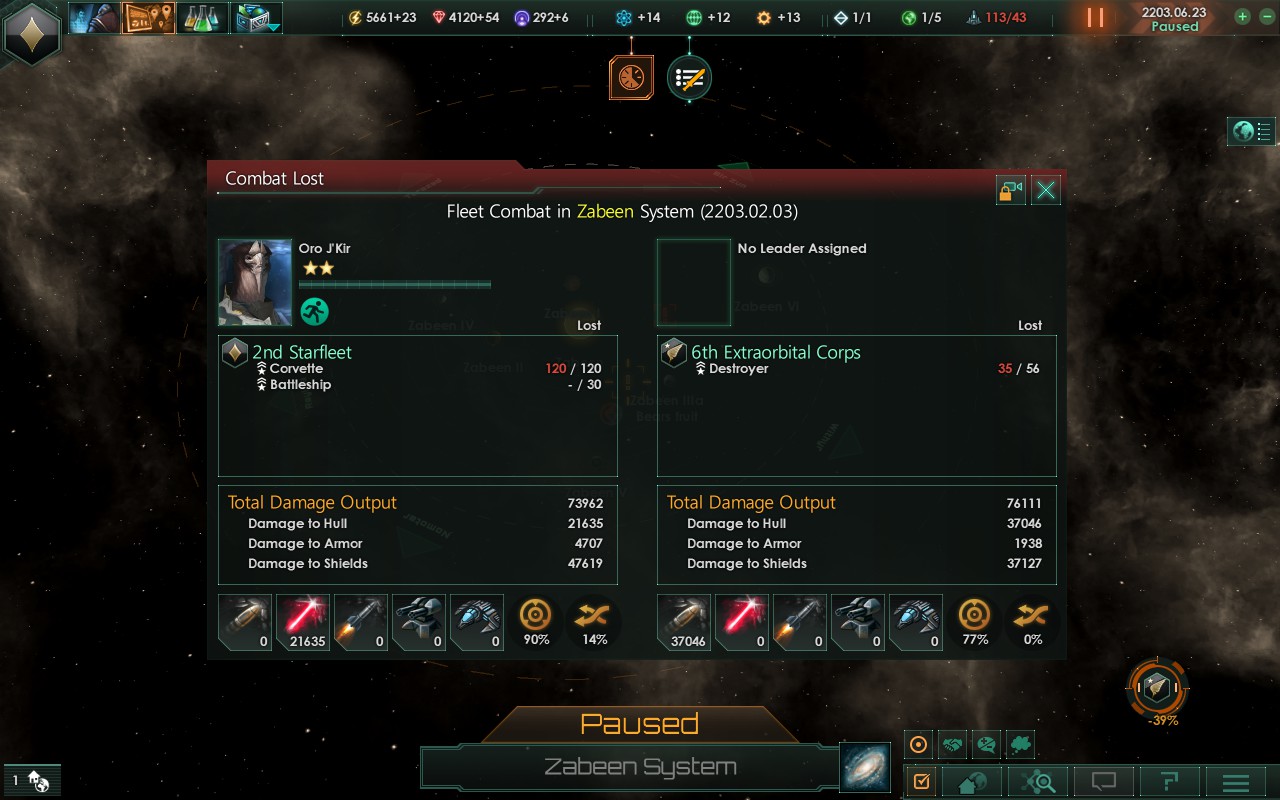Open the main menu hamburger button
Viewport: 1280px width, 800px height.
coord(1236,782)
